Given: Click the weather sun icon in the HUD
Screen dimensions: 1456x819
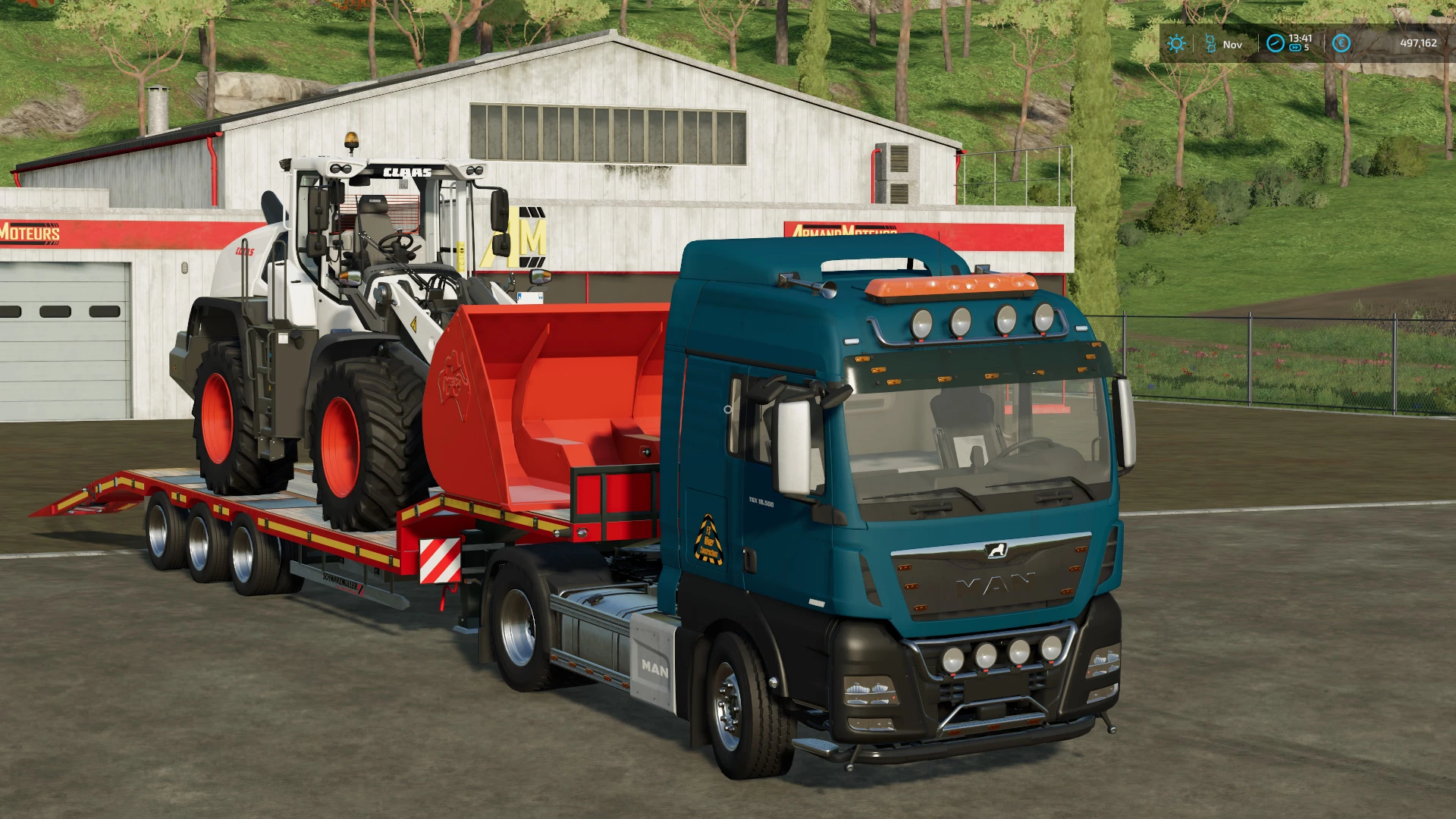Looking at the screenshot, I should coord(1176,42).
